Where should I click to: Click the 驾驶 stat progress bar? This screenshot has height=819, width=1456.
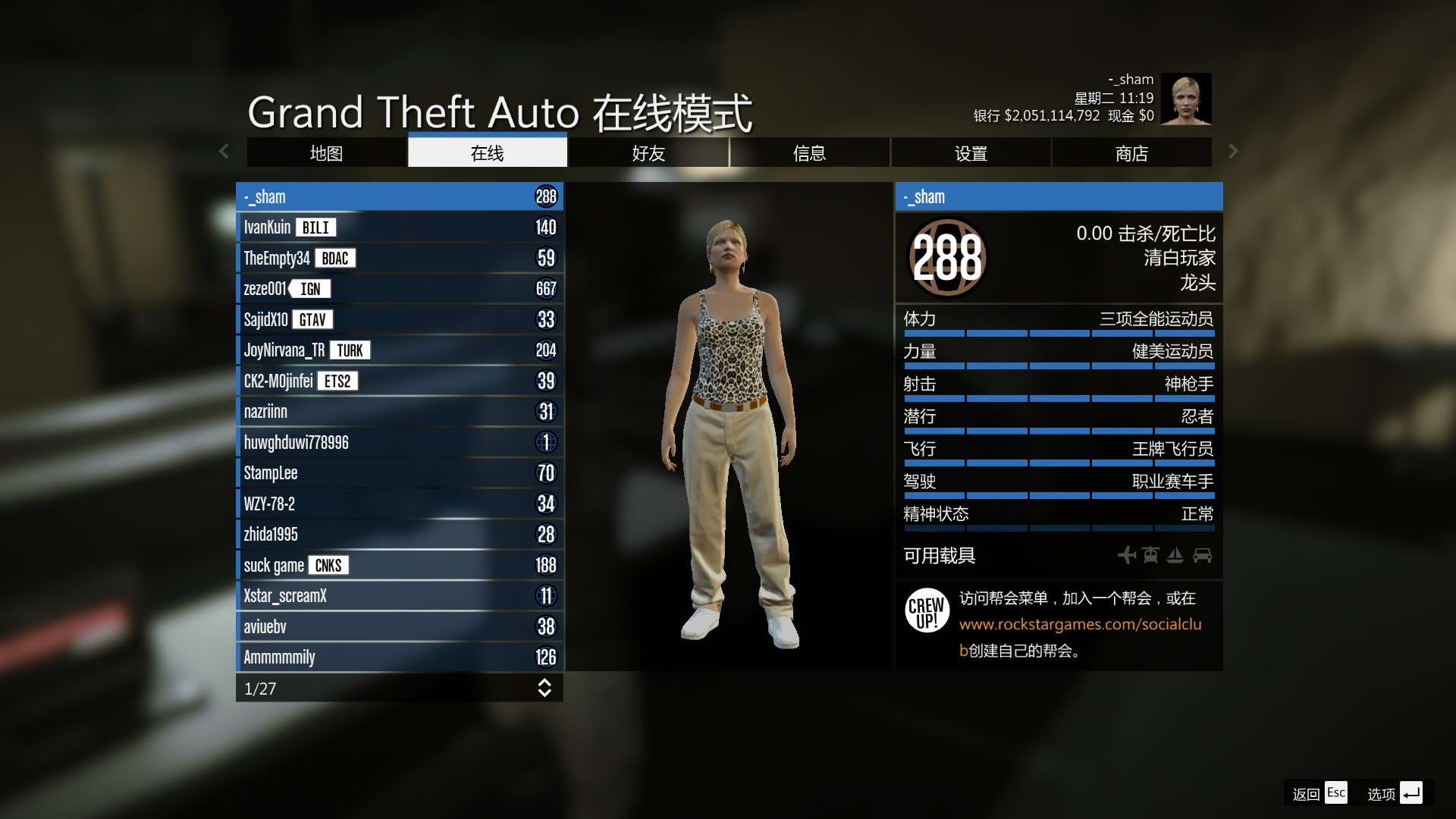coord(1059,495)
